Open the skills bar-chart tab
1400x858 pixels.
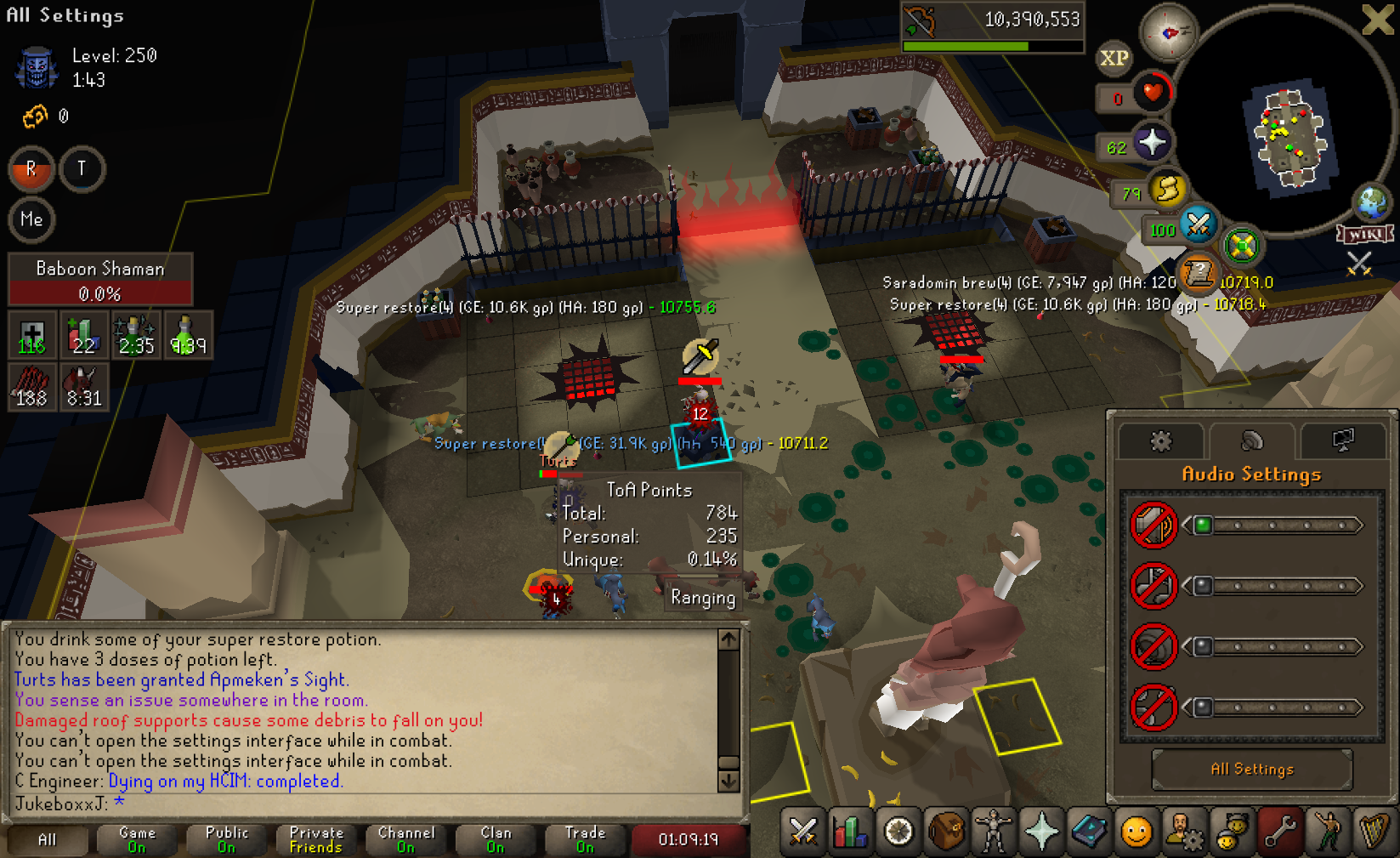pos(849,832)
